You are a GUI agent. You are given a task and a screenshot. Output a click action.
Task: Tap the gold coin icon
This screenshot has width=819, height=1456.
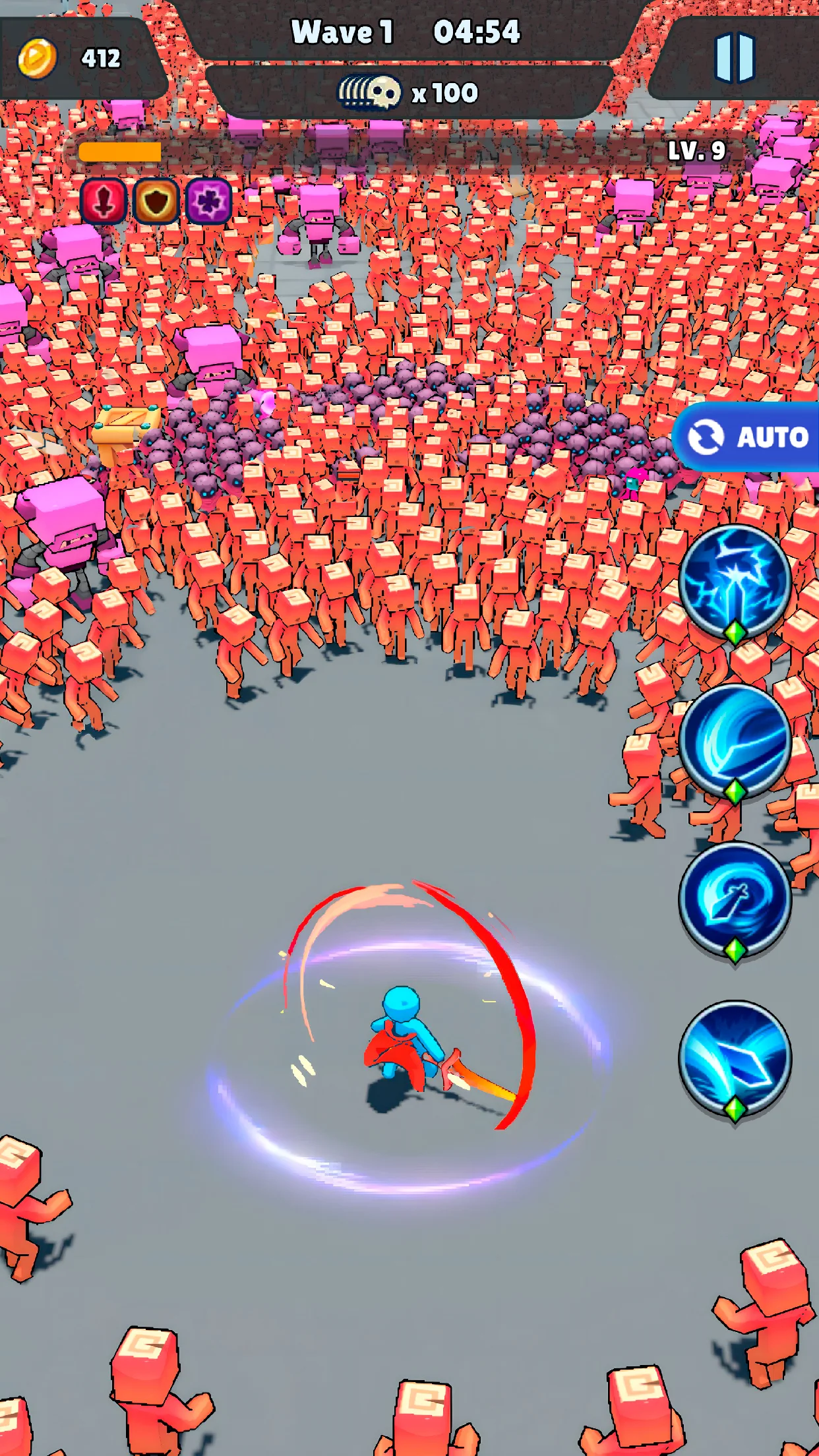pos(37,59)
